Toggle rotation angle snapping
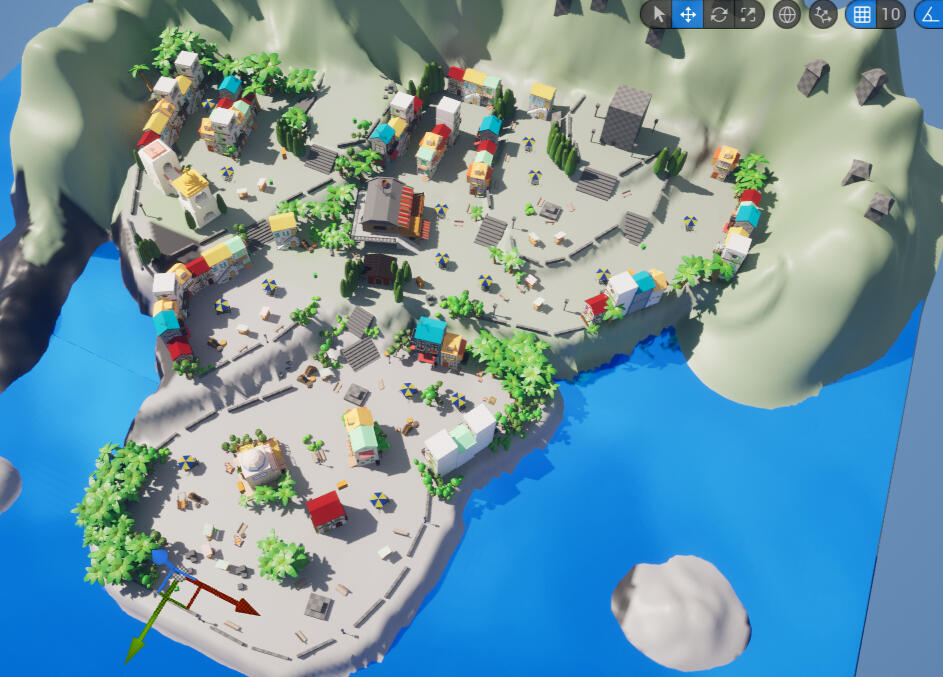 (928, 14)
